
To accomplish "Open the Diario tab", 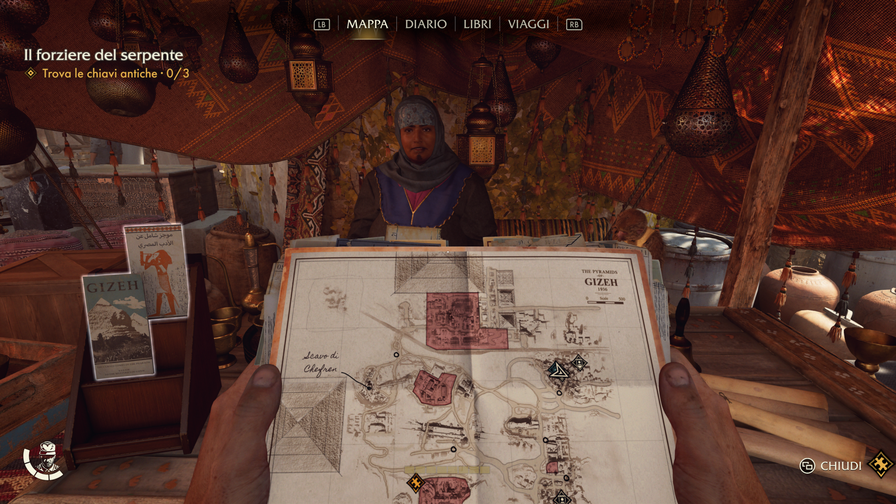I will (425, 24).
